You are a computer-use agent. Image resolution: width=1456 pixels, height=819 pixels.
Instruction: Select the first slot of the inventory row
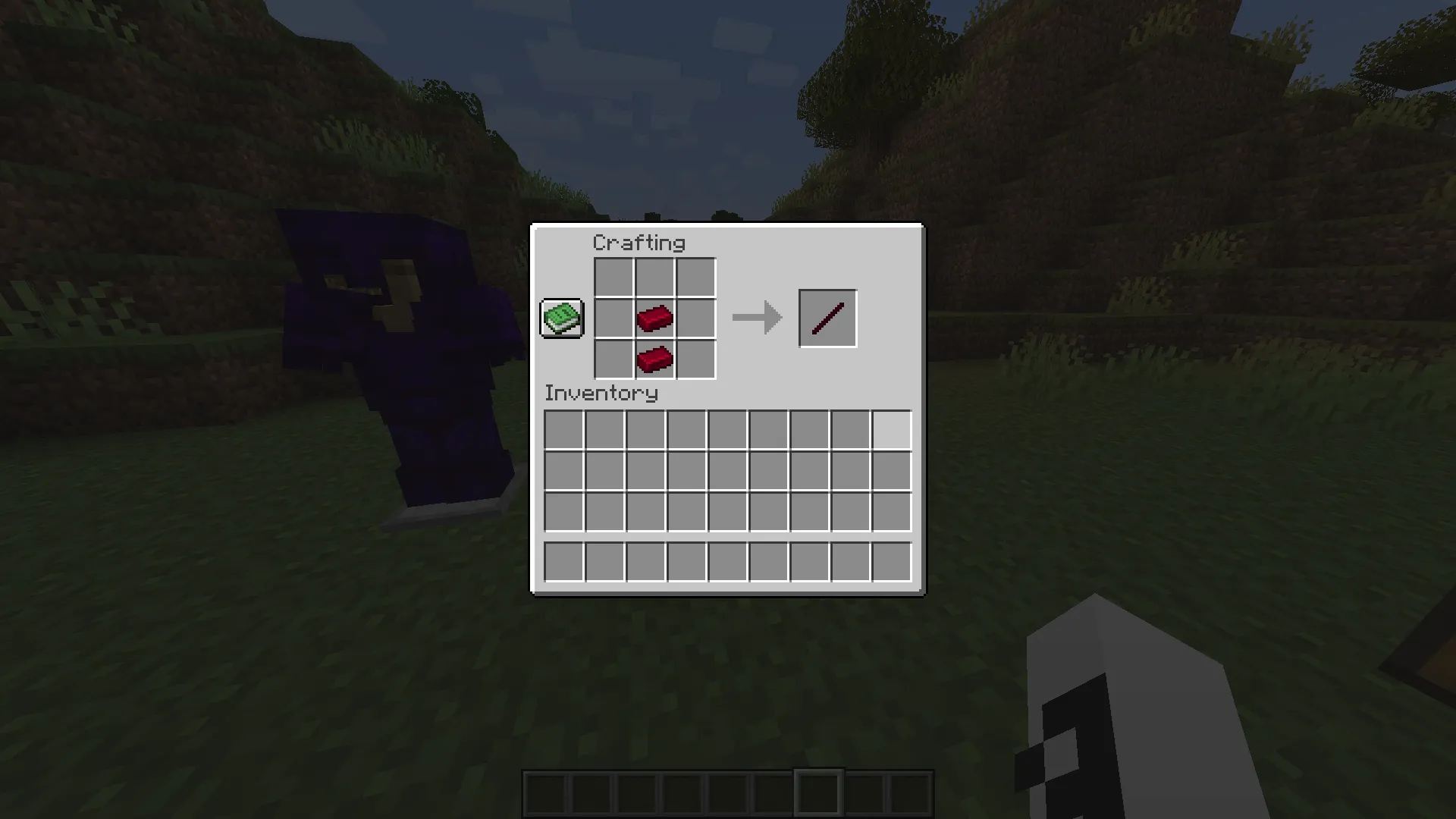tap(564, 430)
